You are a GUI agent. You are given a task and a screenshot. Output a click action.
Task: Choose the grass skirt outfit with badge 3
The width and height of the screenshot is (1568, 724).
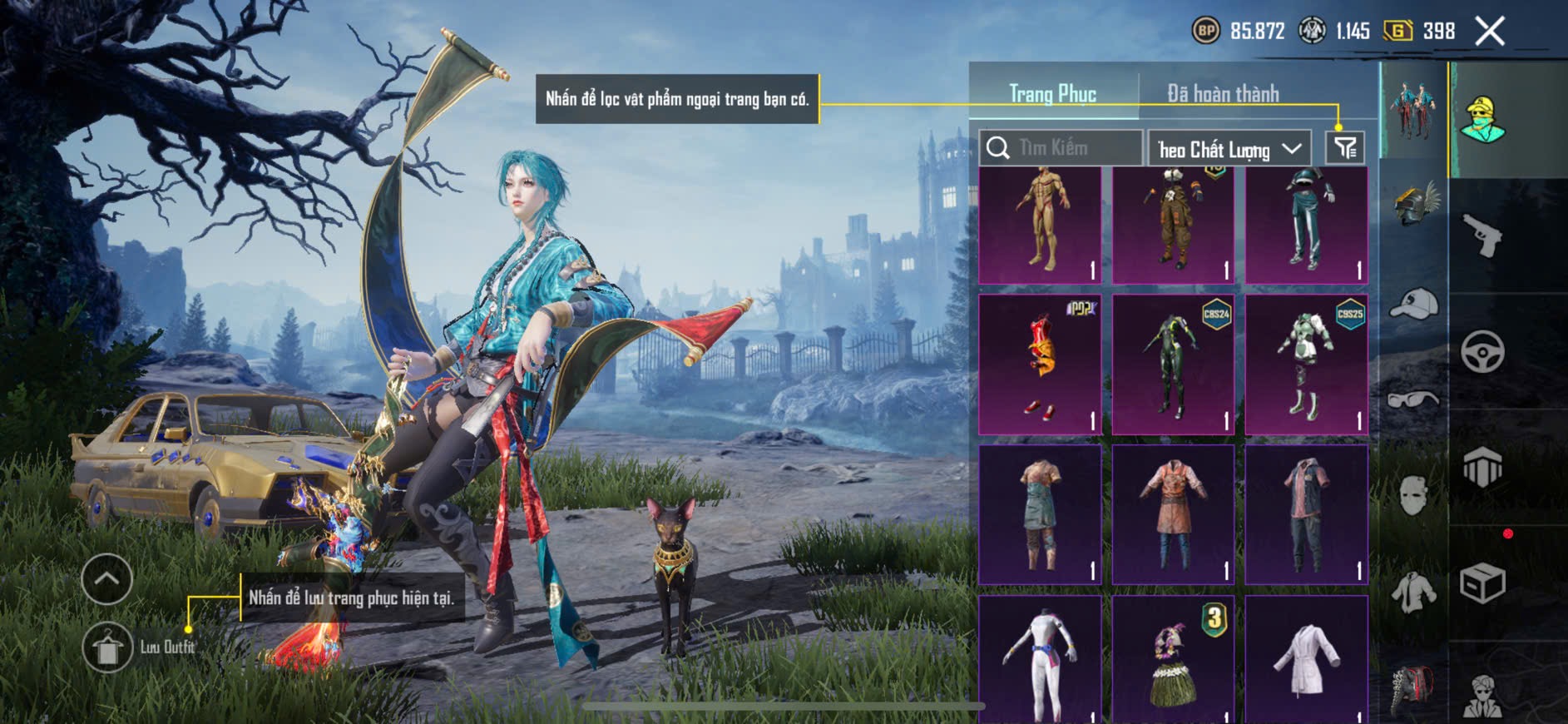point(1173,660)
